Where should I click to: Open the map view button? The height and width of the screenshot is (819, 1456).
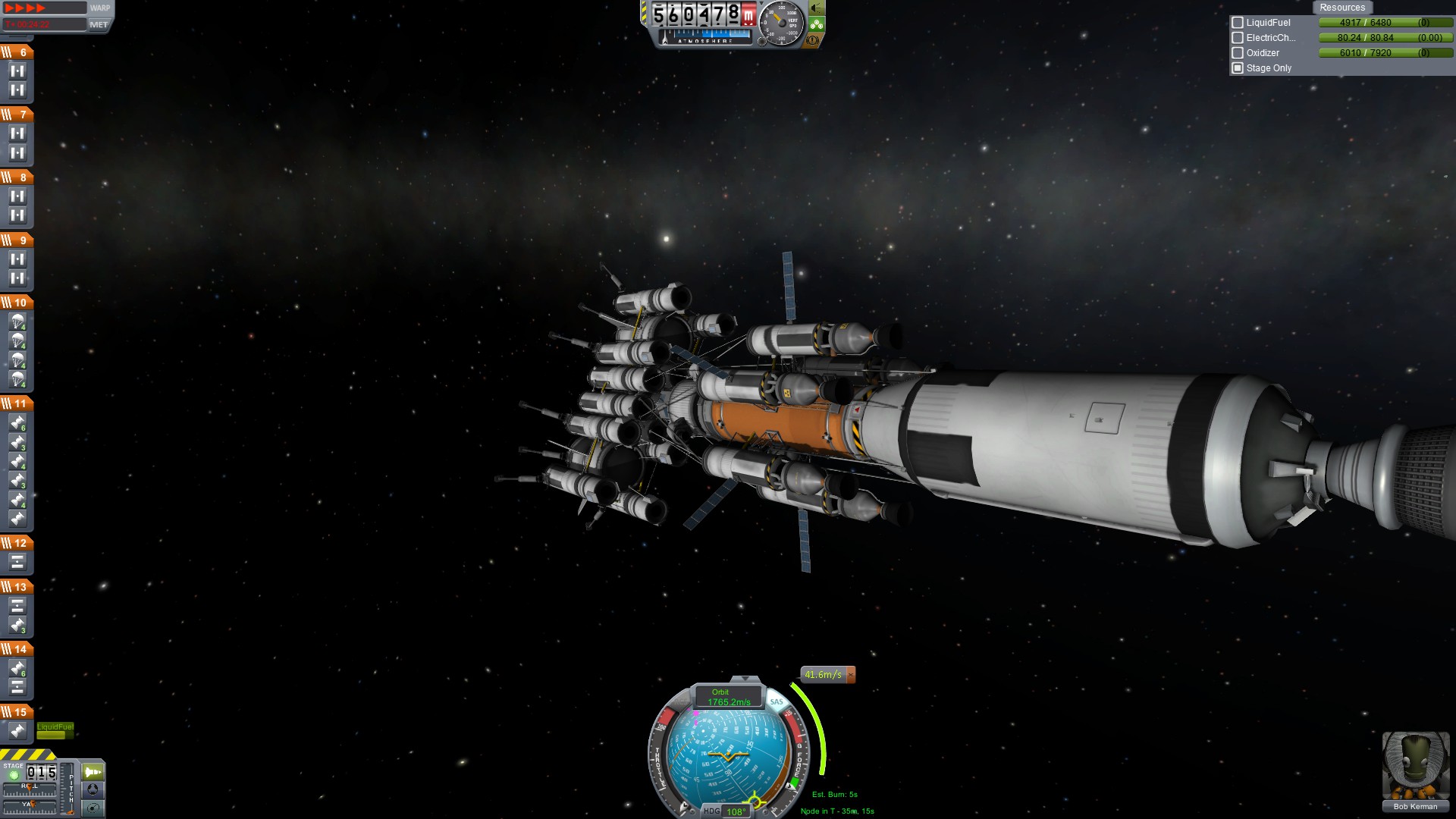pyautogui.click(x=93, y=808)
